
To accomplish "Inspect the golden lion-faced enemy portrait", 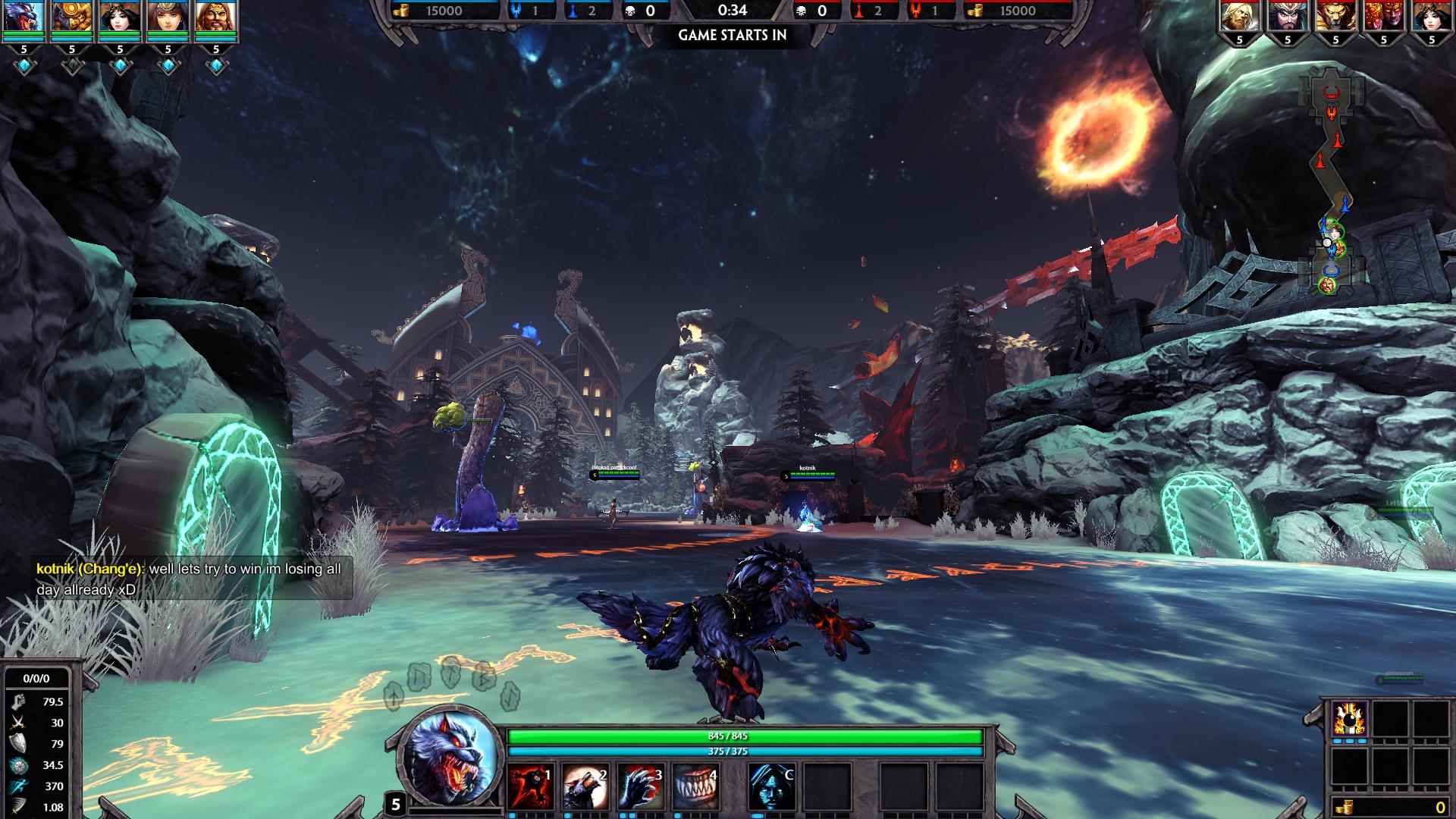I will coord(1335,17).
